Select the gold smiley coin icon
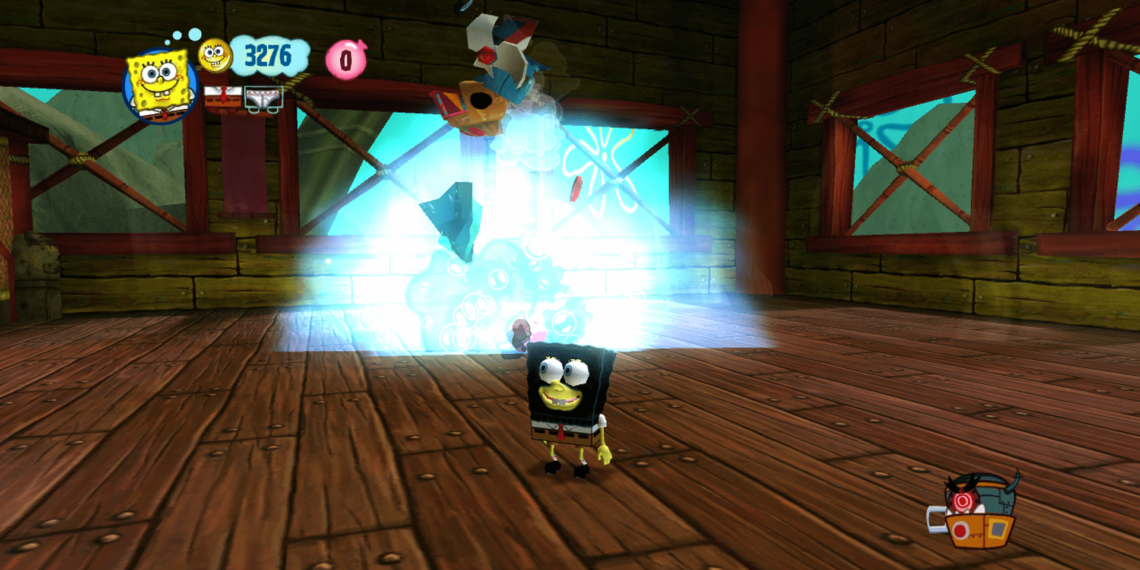Screen dimensions: 1140x570 coord(214,55)
